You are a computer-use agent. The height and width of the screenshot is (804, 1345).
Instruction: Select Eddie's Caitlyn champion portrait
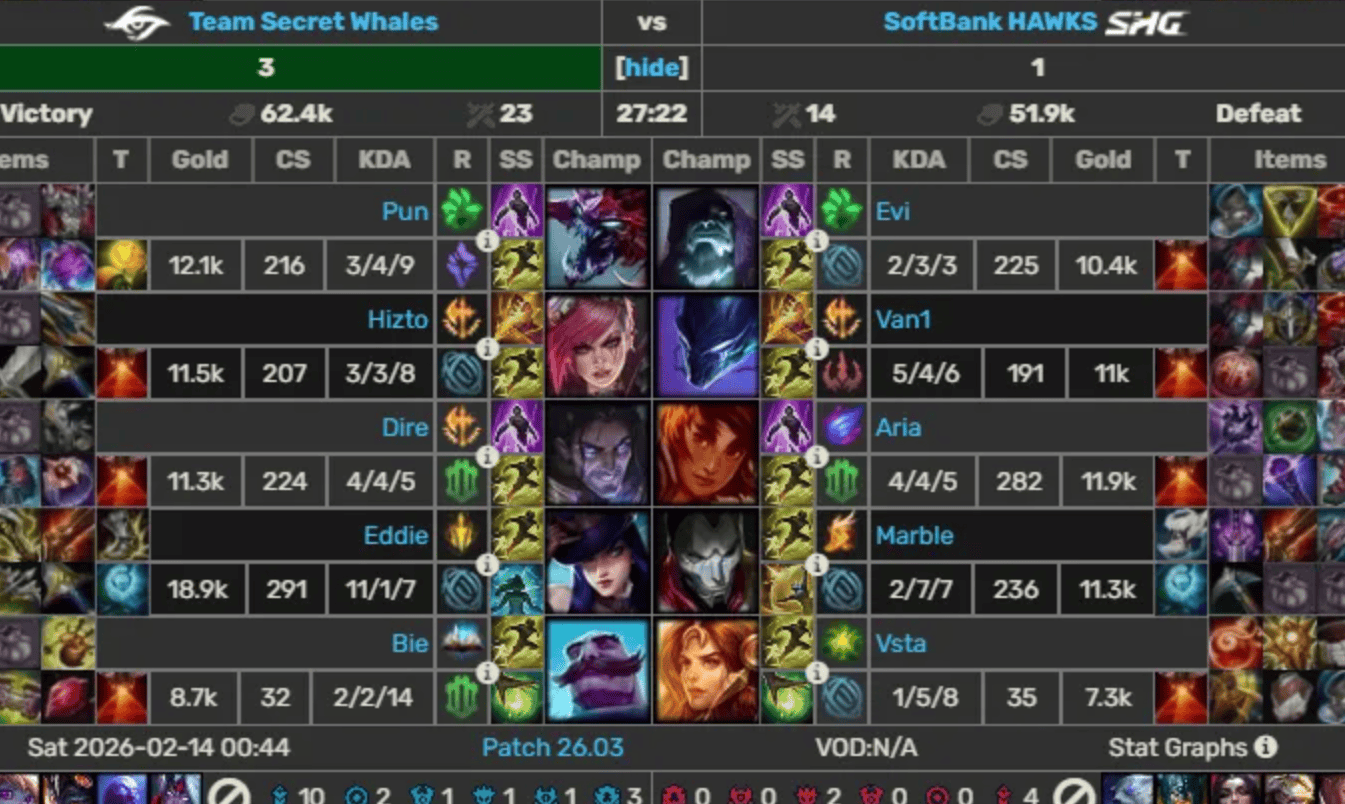(597, 561)
